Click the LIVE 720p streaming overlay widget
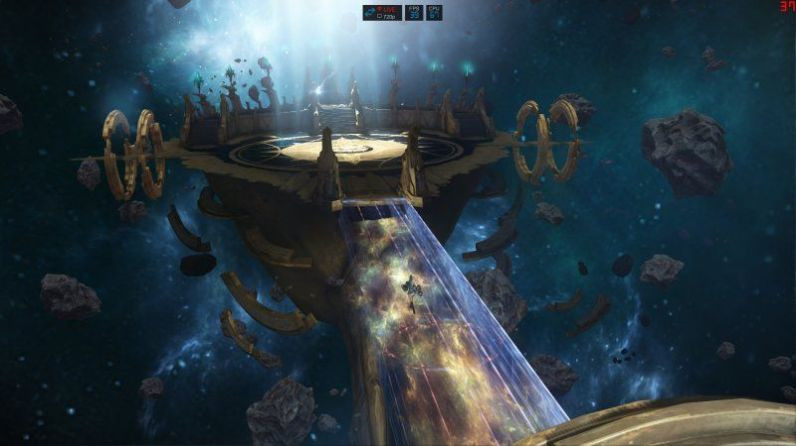This screenshot has width=796, height=446. point(382,12)
